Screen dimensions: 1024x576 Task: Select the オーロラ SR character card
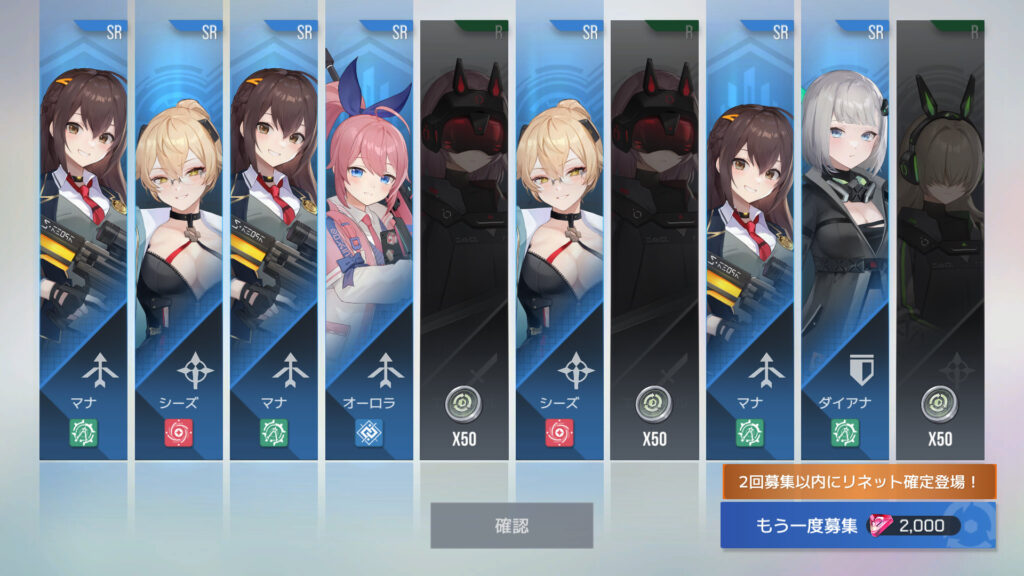tap(368, 240)
